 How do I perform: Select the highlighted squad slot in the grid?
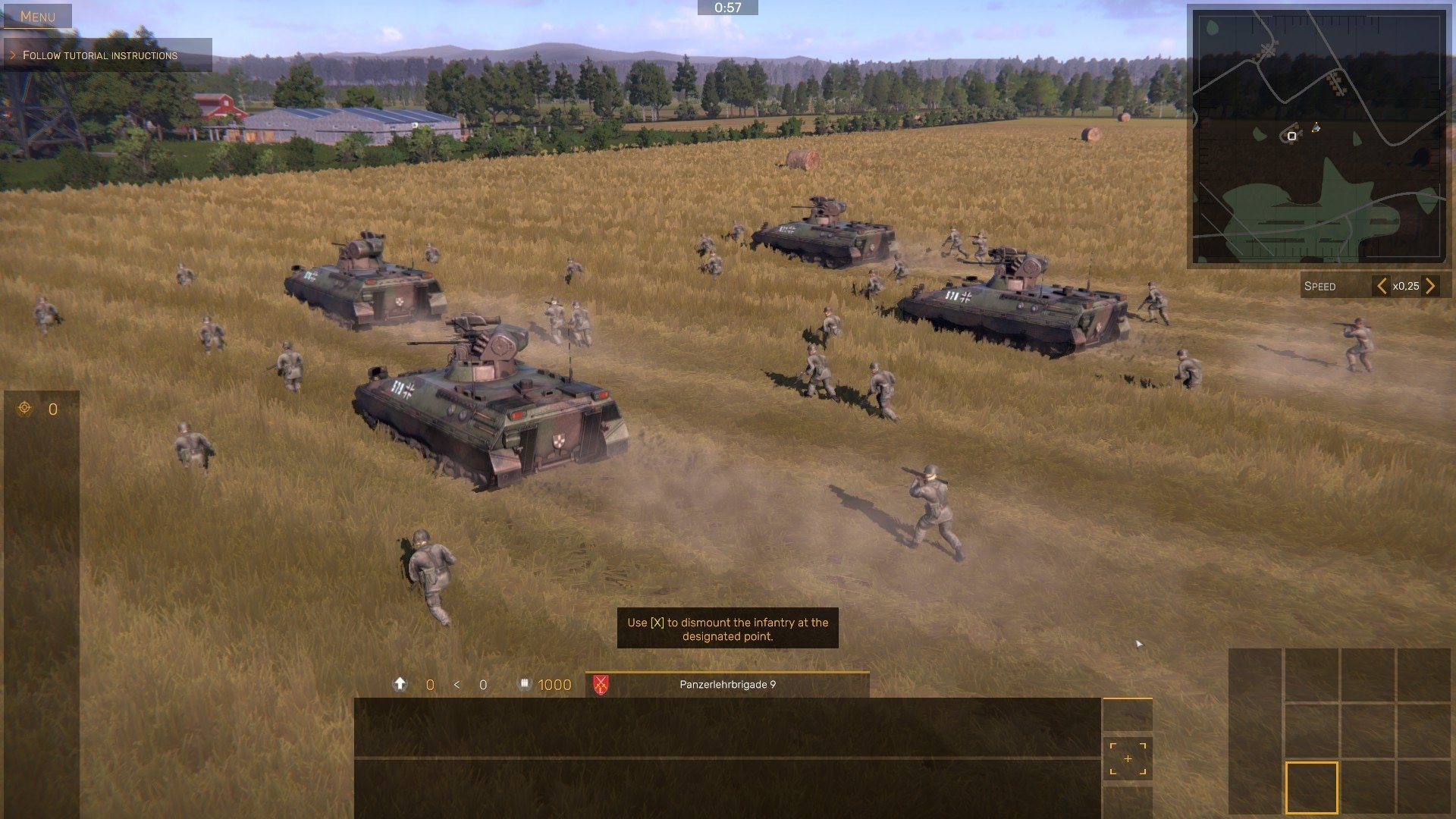[1312, 787]
